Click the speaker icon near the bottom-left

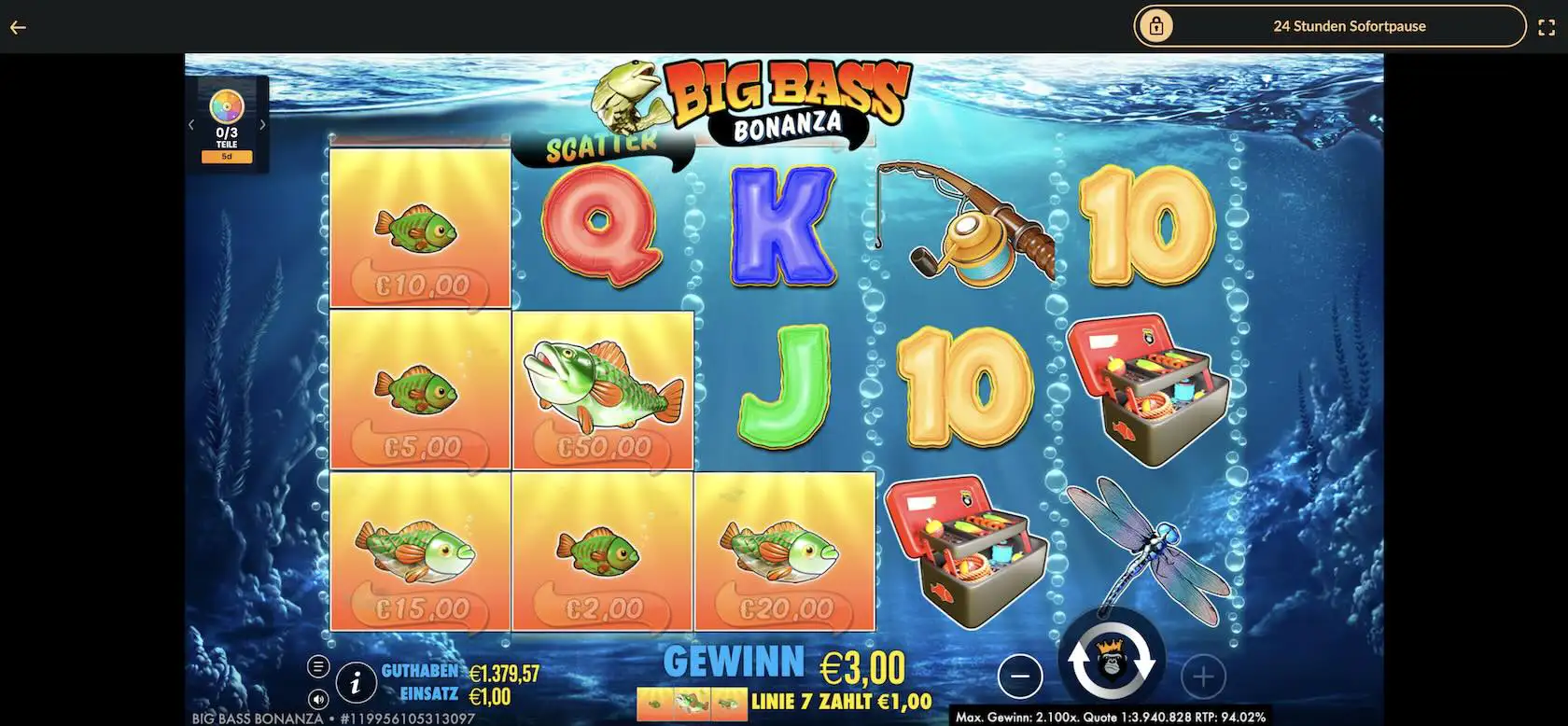click(x=320, y=698)
